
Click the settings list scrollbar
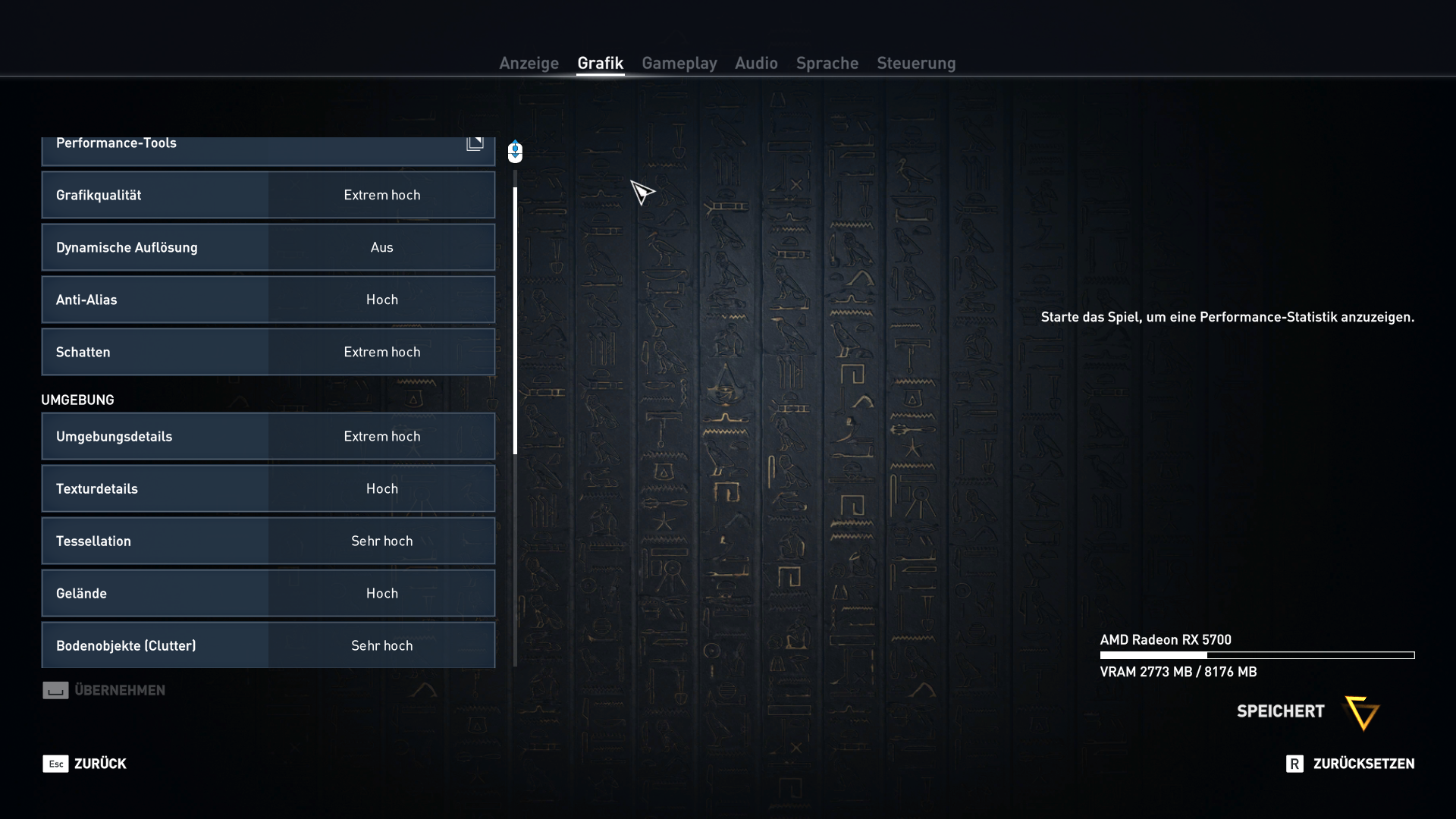pos(515,318)
